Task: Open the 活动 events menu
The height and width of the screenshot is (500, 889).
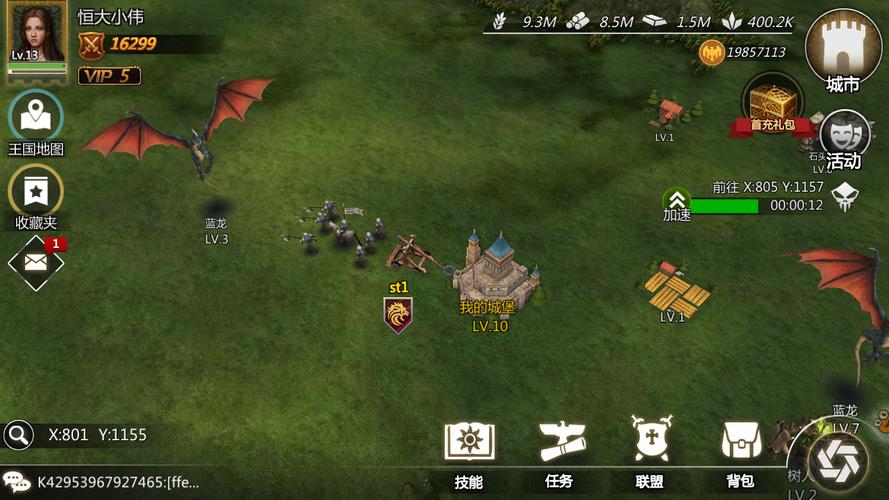Action: tap(844, 137)
